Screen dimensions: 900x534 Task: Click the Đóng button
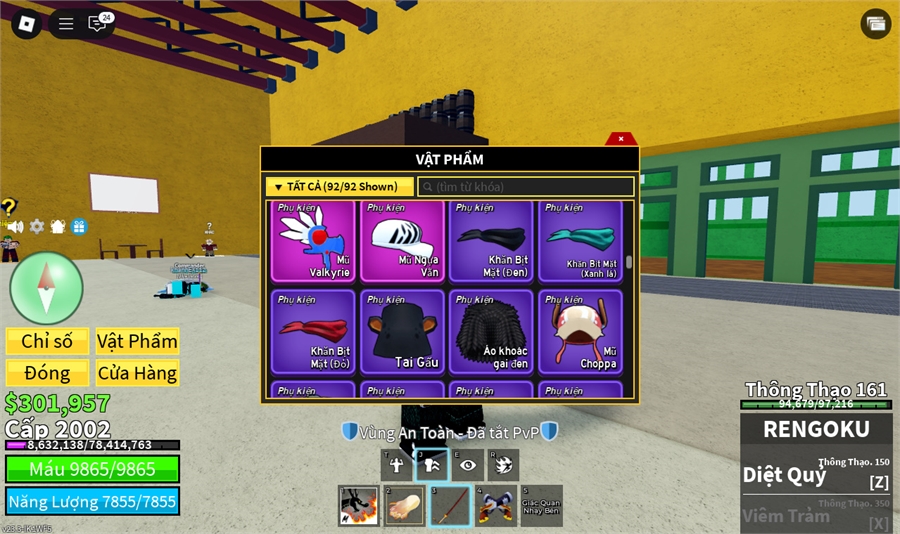[x=47, y=373]
